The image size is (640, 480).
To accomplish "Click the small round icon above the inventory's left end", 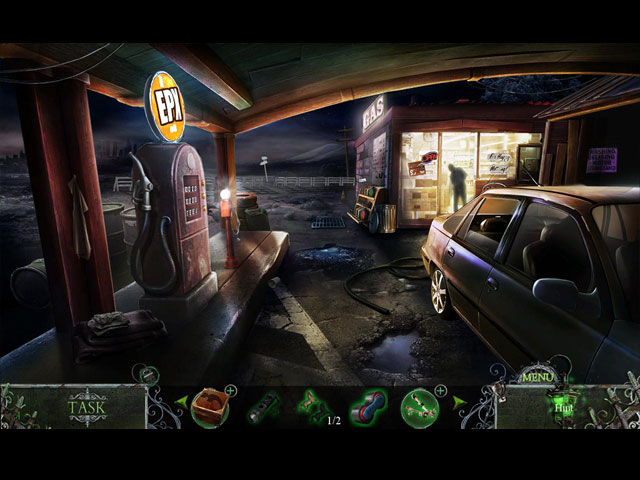I will click(148, 374).
